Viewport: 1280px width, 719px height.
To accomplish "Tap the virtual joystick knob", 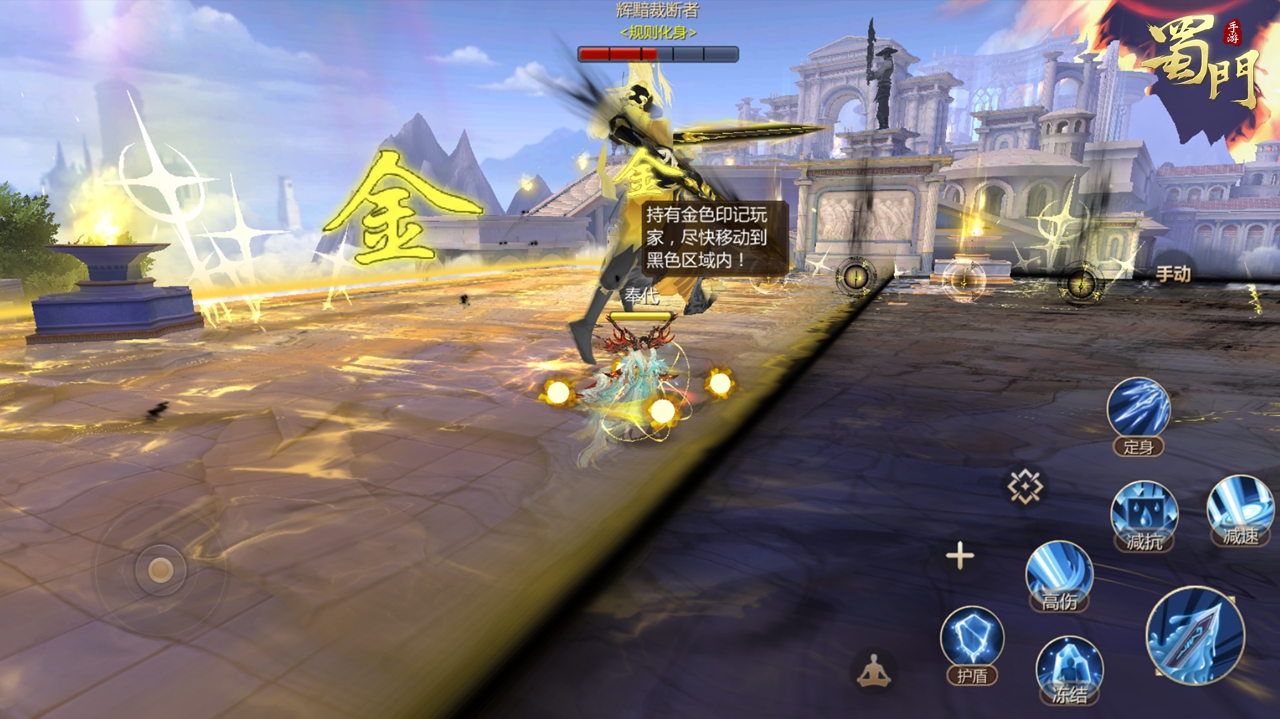I will (160, 570).
